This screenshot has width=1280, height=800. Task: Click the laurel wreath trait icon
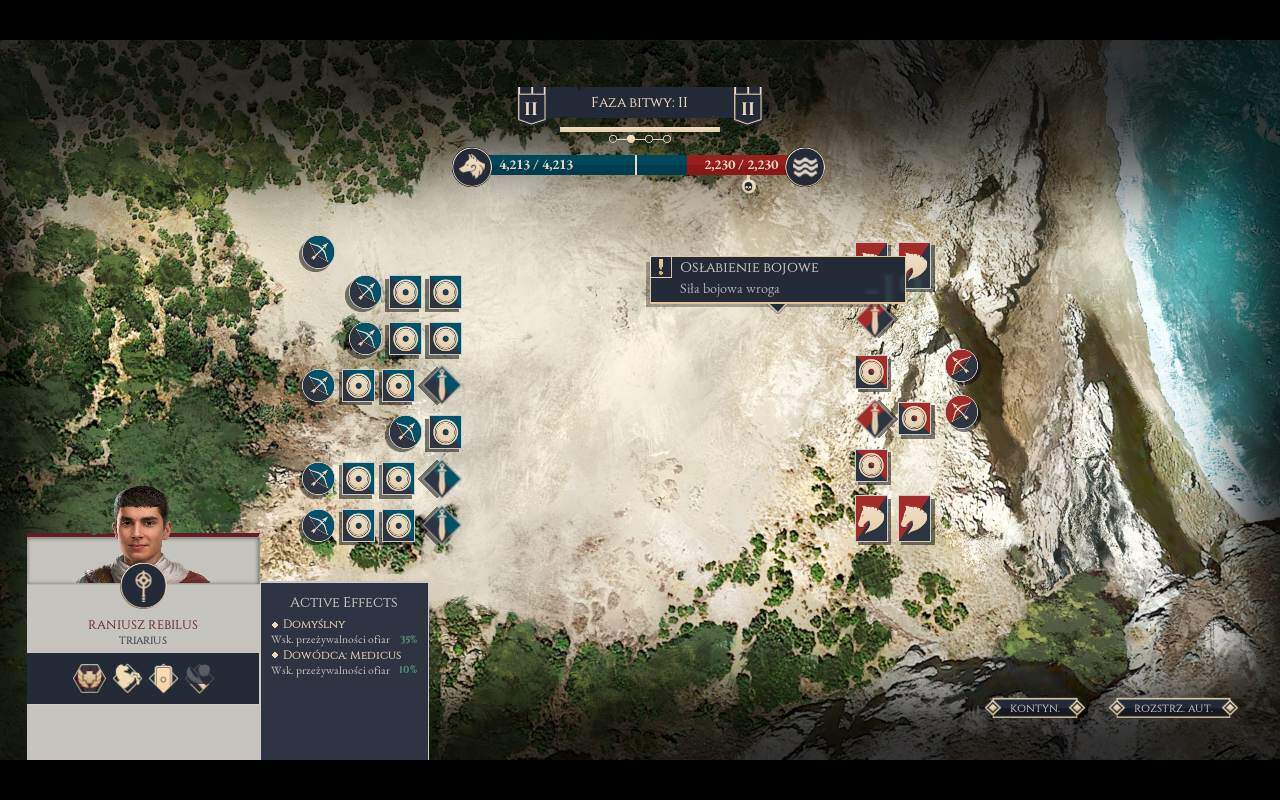tap(89, 679)
